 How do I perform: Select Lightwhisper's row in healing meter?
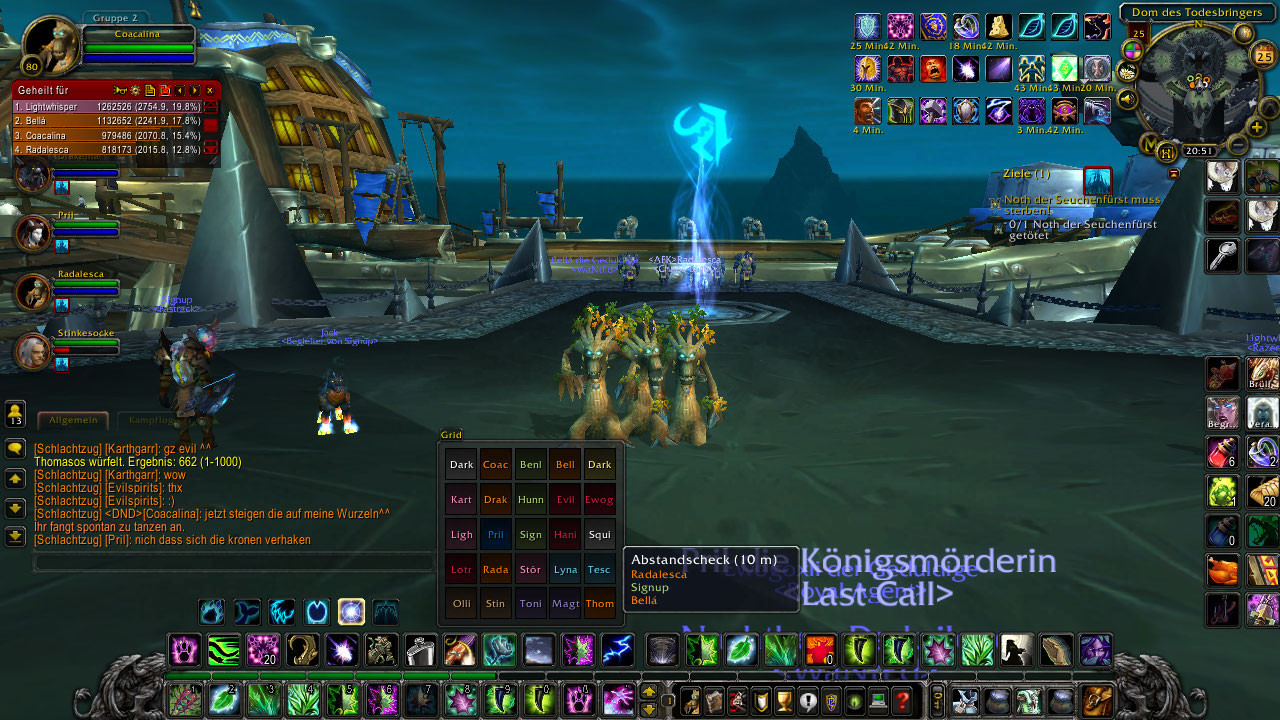(108, 106)
